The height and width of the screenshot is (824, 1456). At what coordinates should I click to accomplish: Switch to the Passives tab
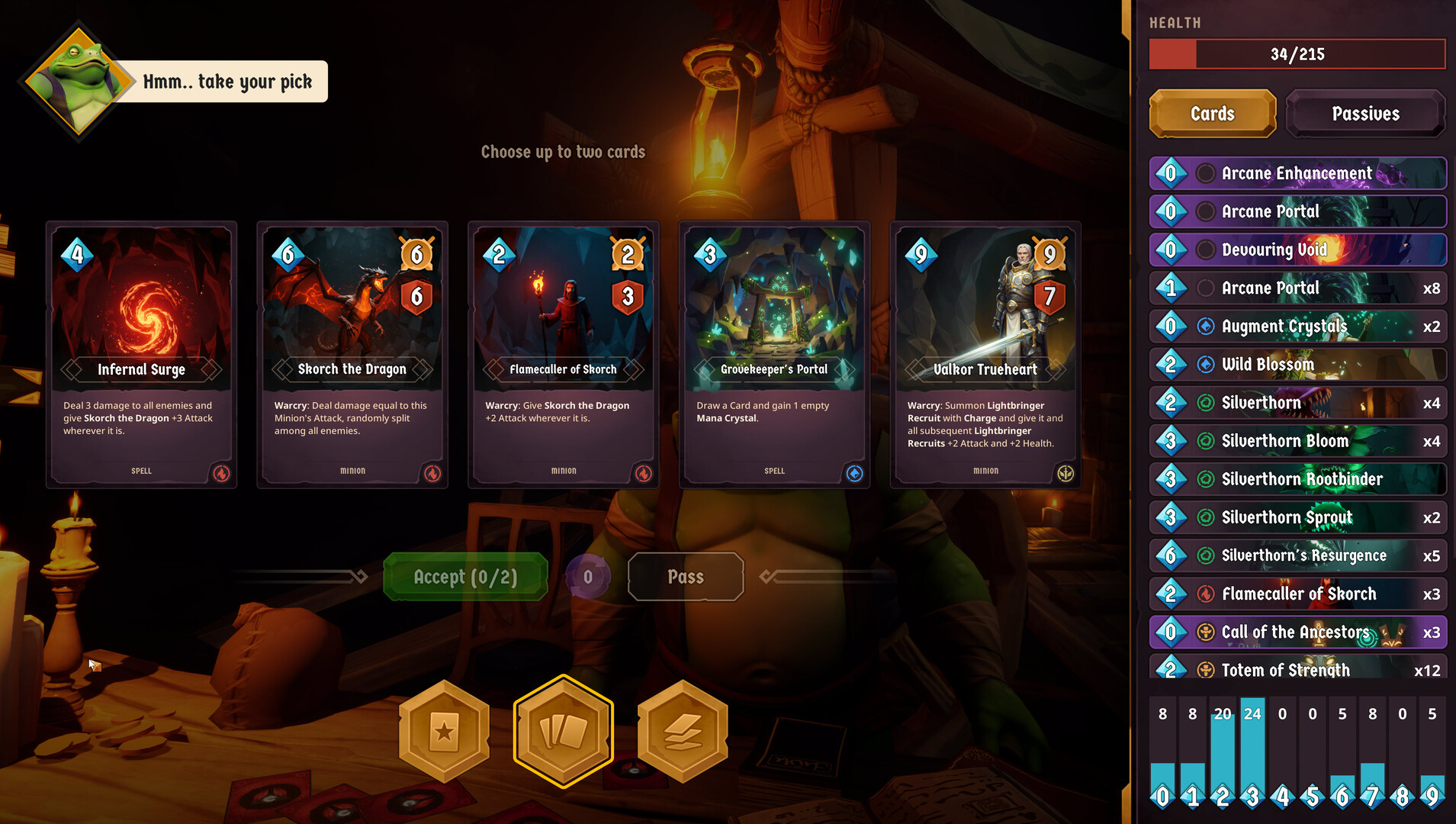1365,114
